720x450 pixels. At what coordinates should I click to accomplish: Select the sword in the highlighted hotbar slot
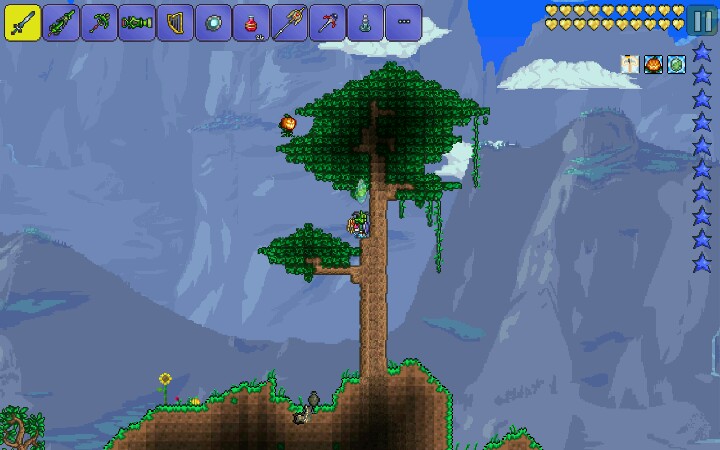21,21
